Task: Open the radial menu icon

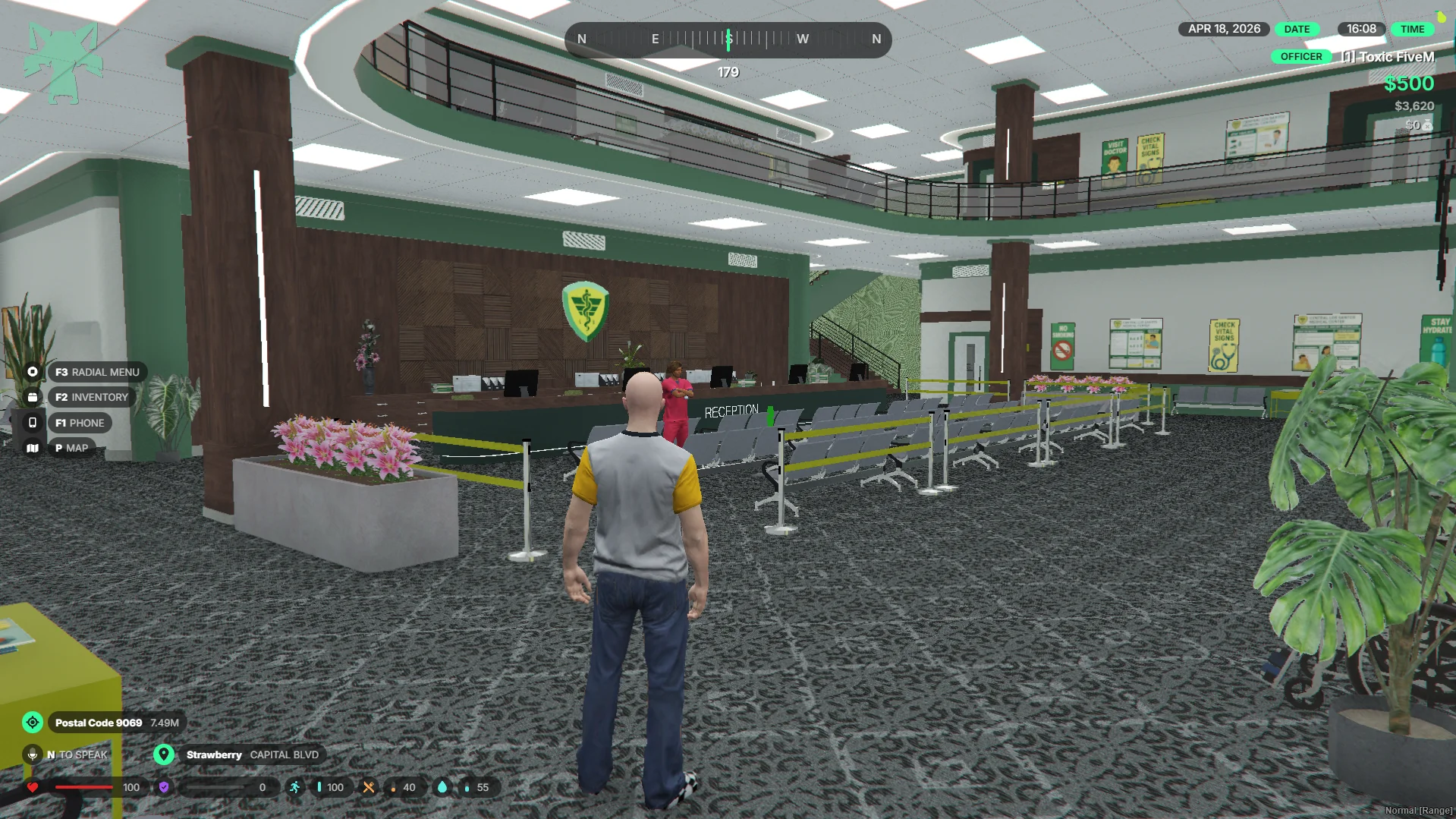Action: pyautogui.click(x=33, y=372)
